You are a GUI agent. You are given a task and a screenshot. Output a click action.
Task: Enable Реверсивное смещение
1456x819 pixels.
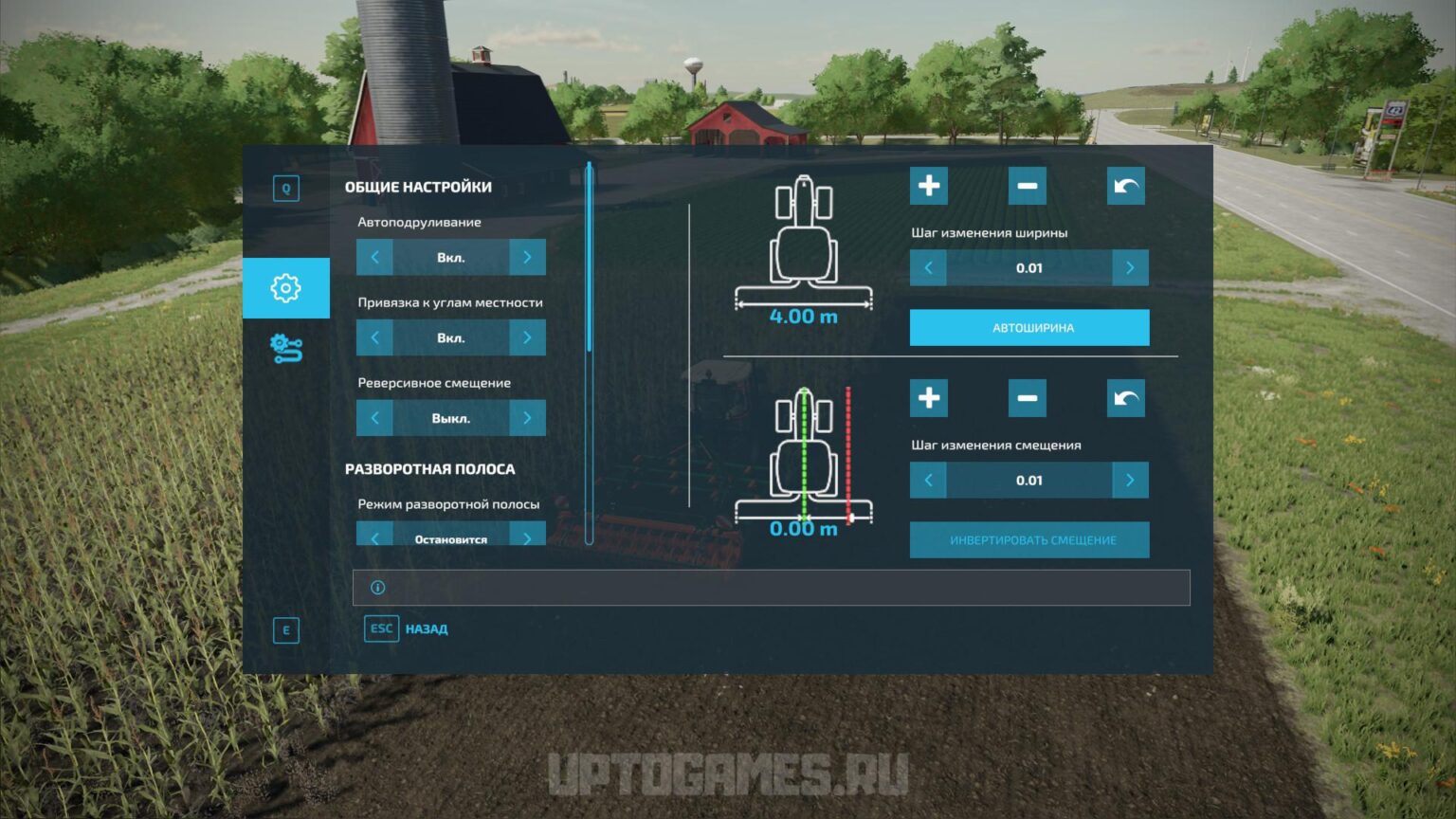point(528,417)
